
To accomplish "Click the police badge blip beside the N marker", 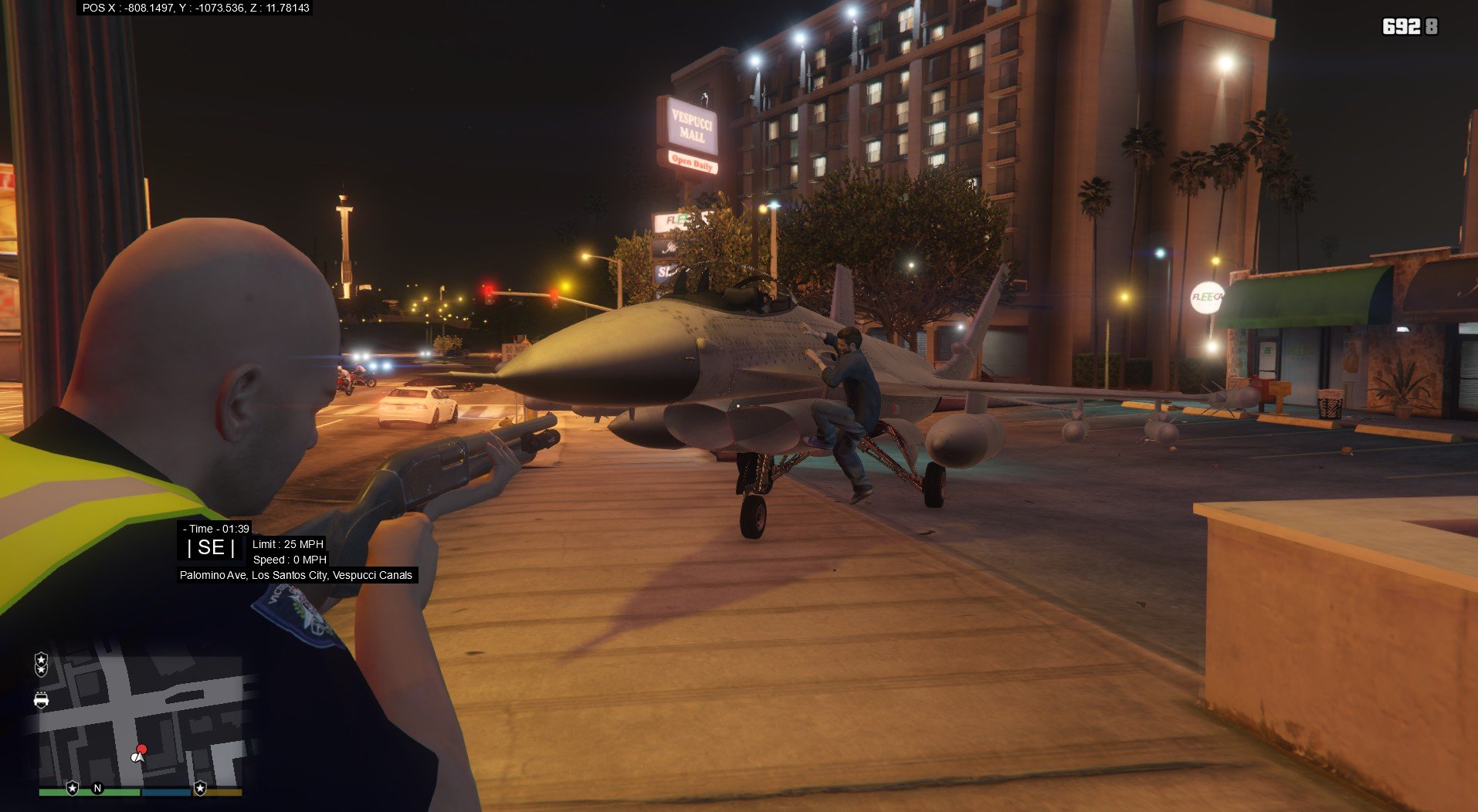I will 73,788.
